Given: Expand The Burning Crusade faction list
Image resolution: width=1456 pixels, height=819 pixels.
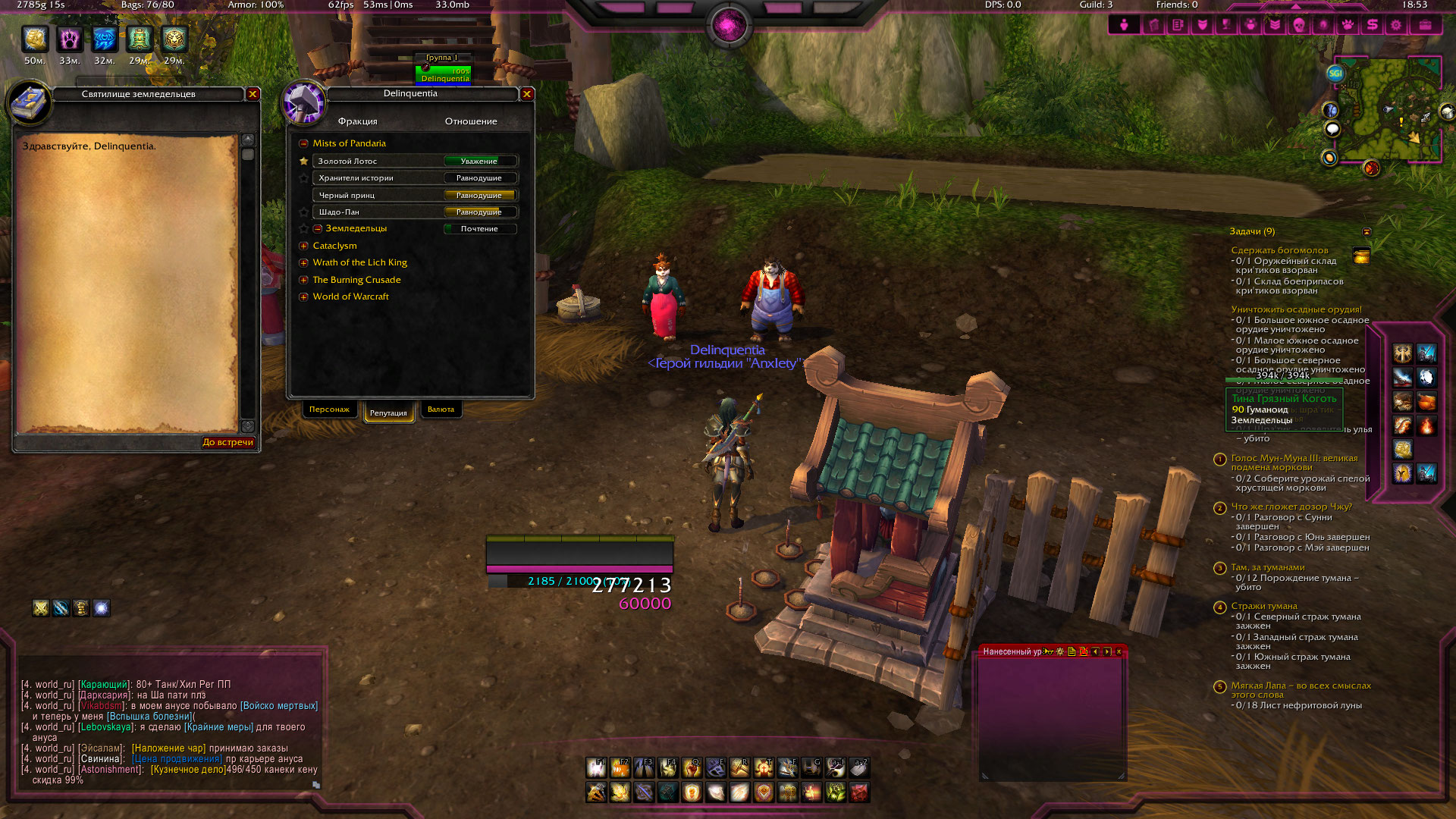Looking at the screenshot, I should point(303,280).
